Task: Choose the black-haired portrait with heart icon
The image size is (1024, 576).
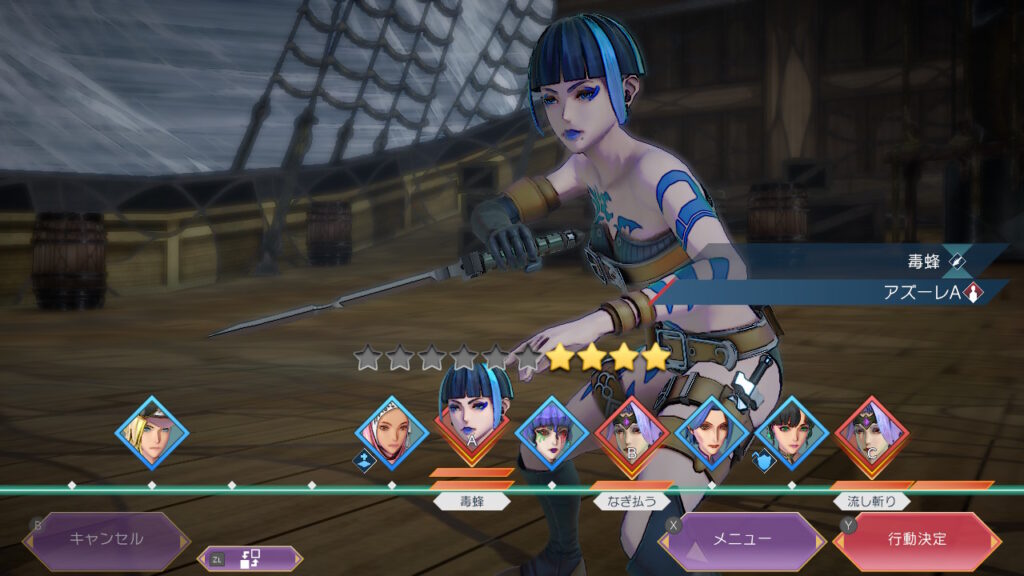Action: 792,433
